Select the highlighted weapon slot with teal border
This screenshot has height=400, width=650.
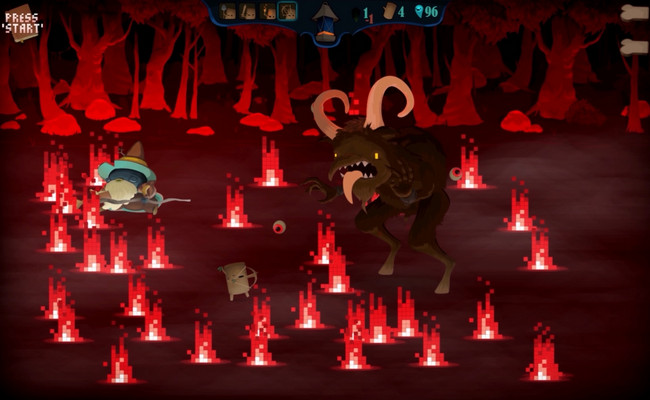287,11
